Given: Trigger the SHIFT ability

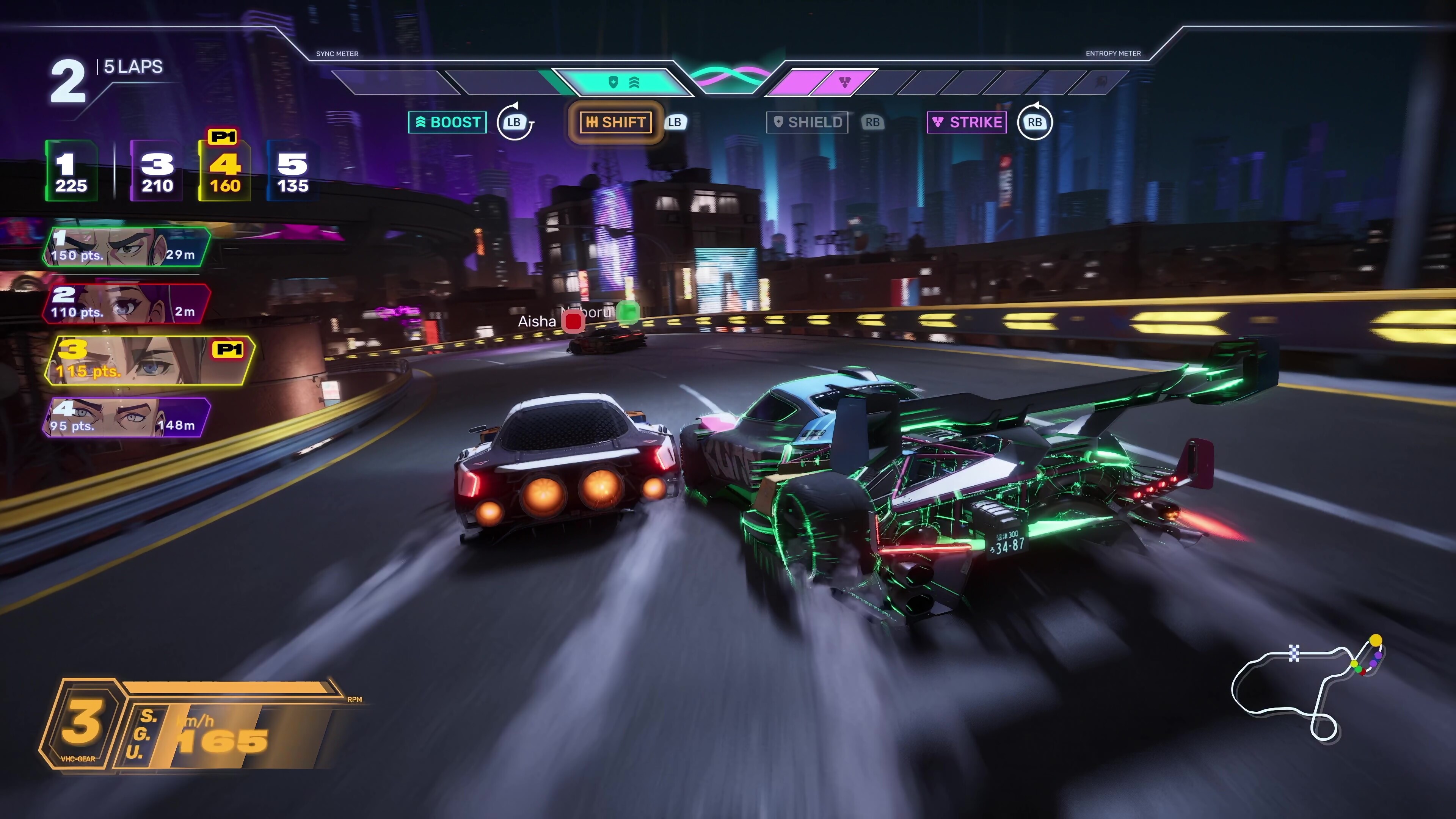Looking at the screenshot, I should coord(615,122).
